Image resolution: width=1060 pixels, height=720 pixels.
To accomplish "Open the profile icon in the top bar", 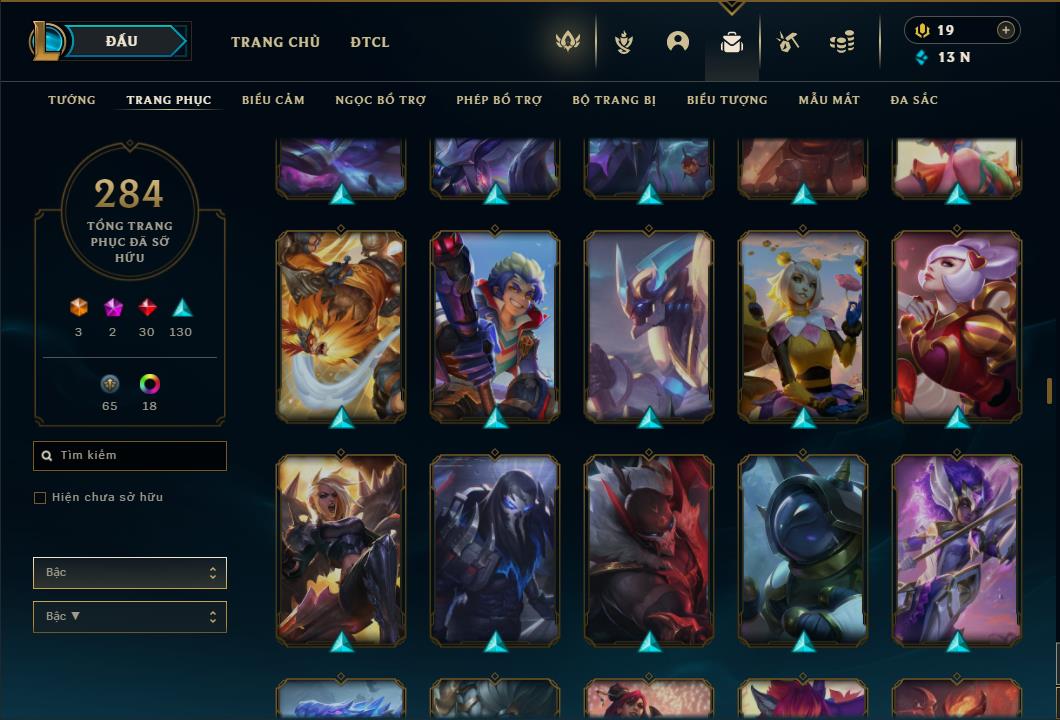I will tap(678, 42).
